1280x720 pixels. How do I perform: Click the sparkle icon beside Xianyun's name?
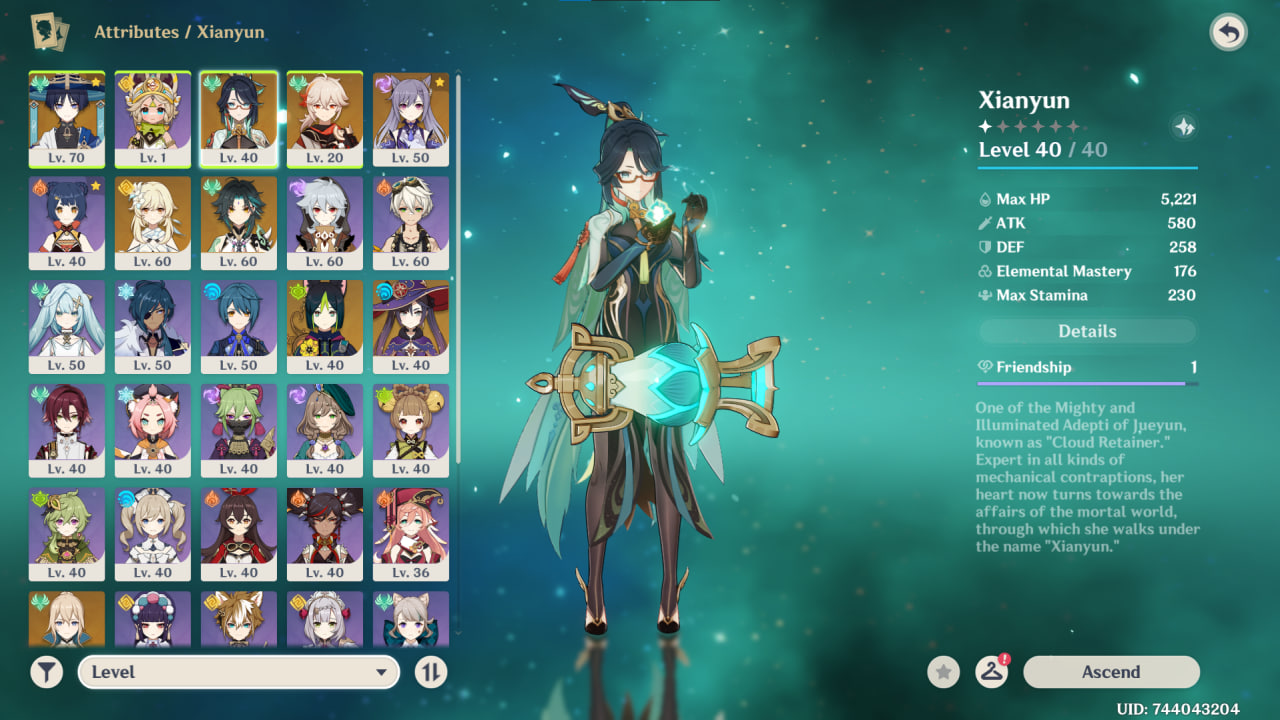point(1184,127)
